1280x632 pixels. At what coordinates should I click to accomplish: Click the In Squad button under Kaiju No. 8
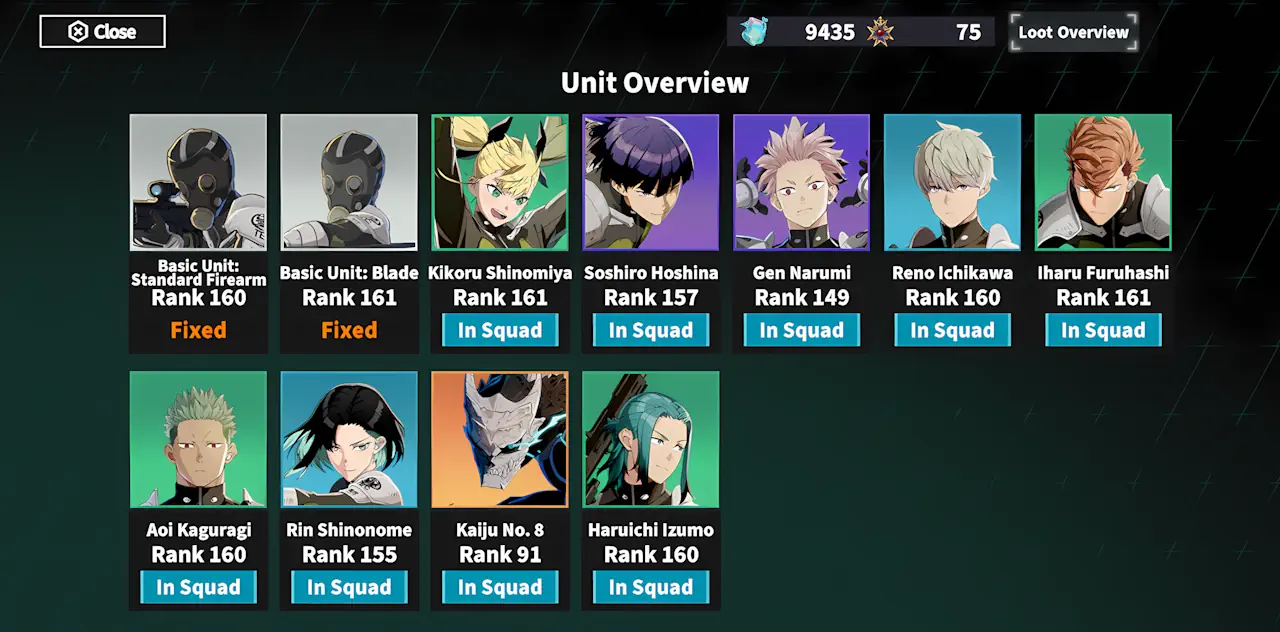click(500, 587)
